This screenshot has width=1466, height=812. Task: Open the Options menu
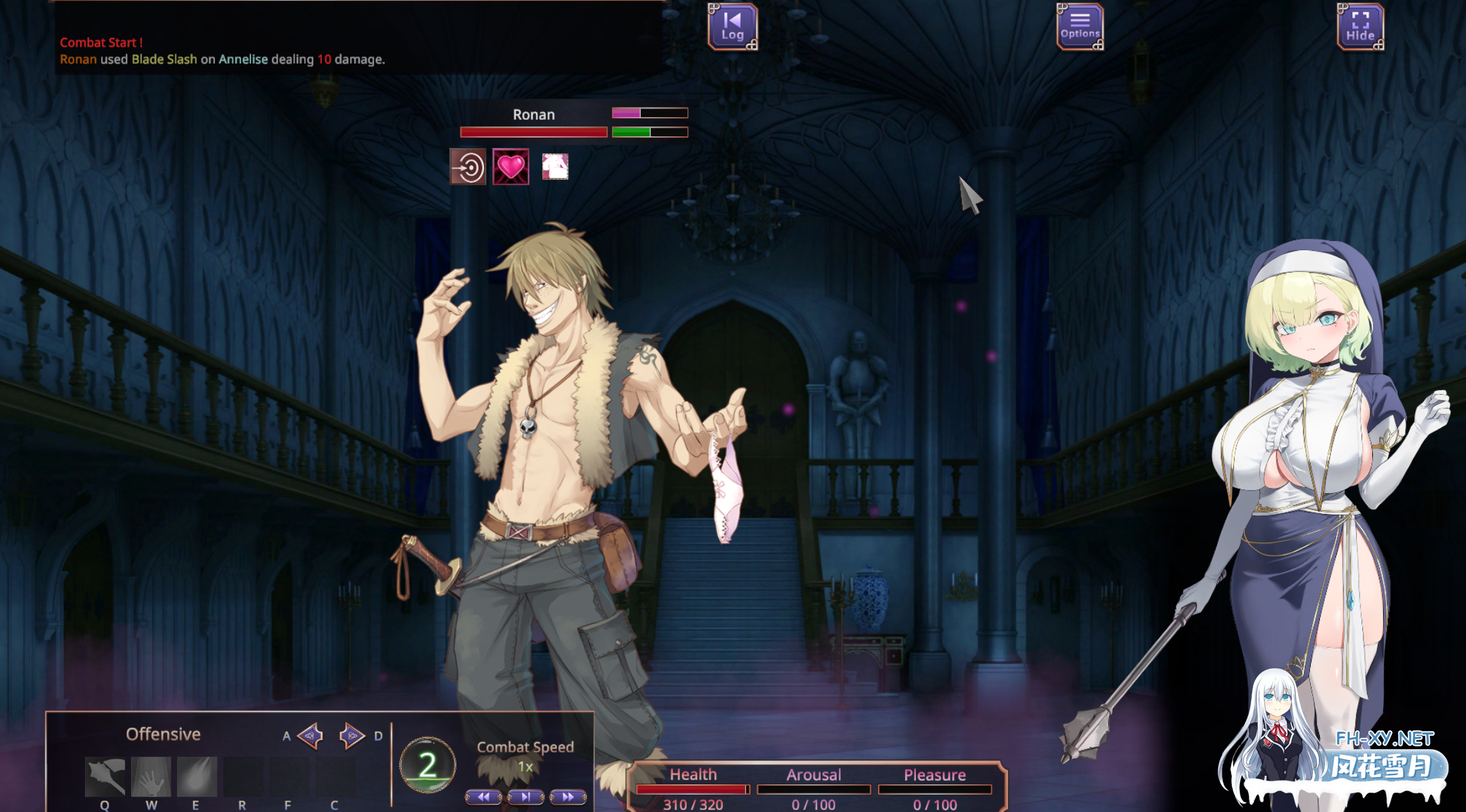(x=1079, y=25)
